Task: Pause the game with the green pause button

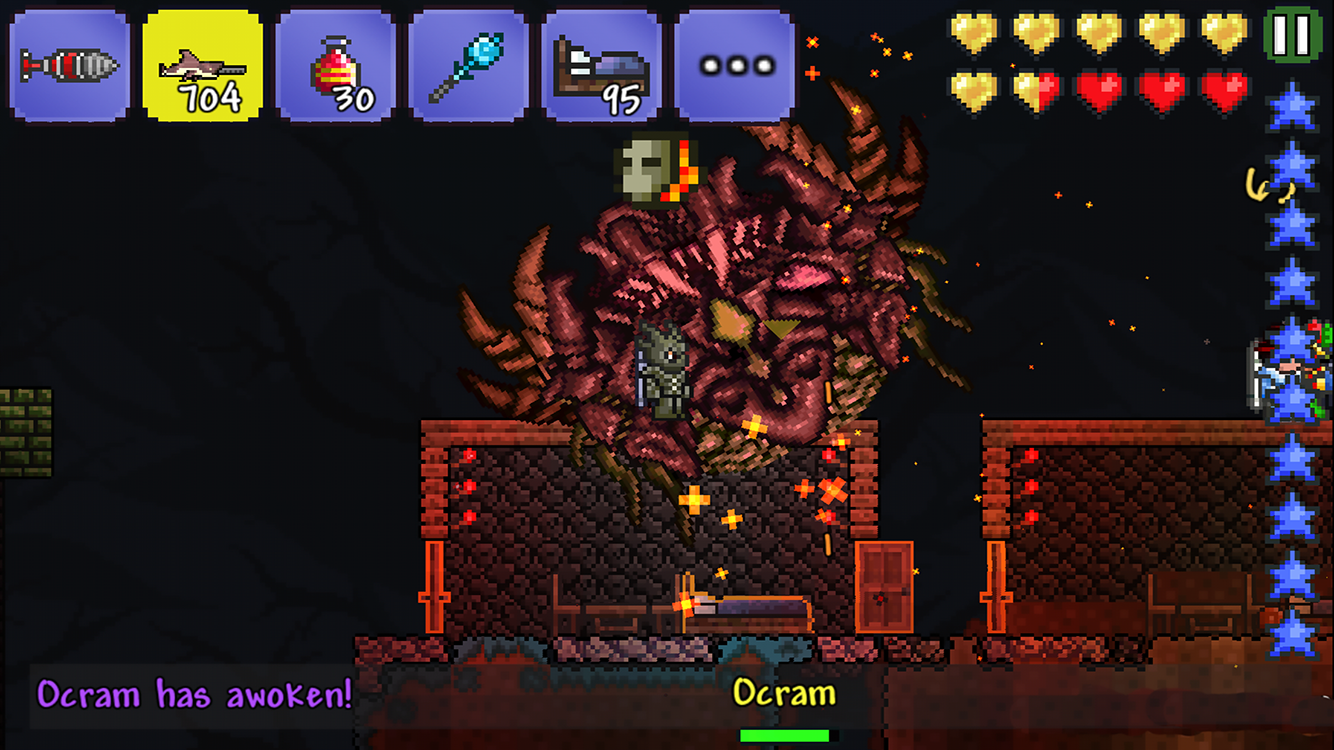Action: pyautogui.click(x=1290, y=33)
